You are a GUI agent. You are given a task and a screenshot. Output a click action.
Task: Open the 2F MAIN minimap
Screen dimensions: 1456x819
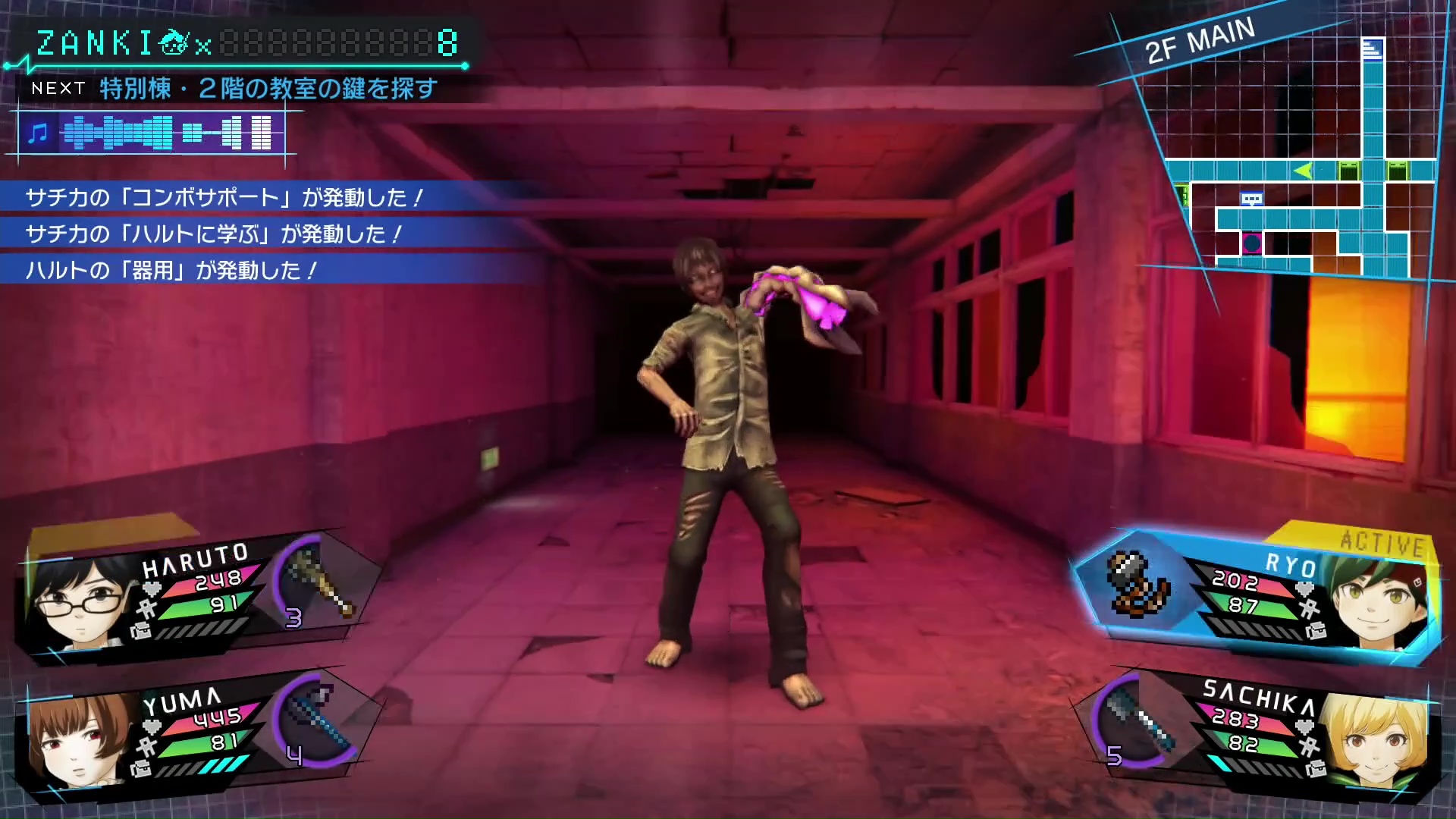(x=1289, y=159)
